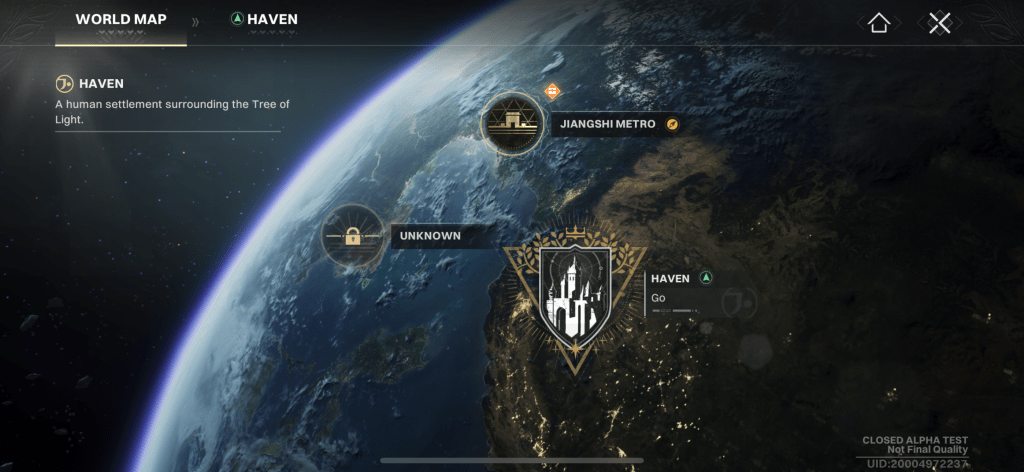Click the Unknown location label
This screenshot has width=1024, height=472.
(x=431, y=237)
